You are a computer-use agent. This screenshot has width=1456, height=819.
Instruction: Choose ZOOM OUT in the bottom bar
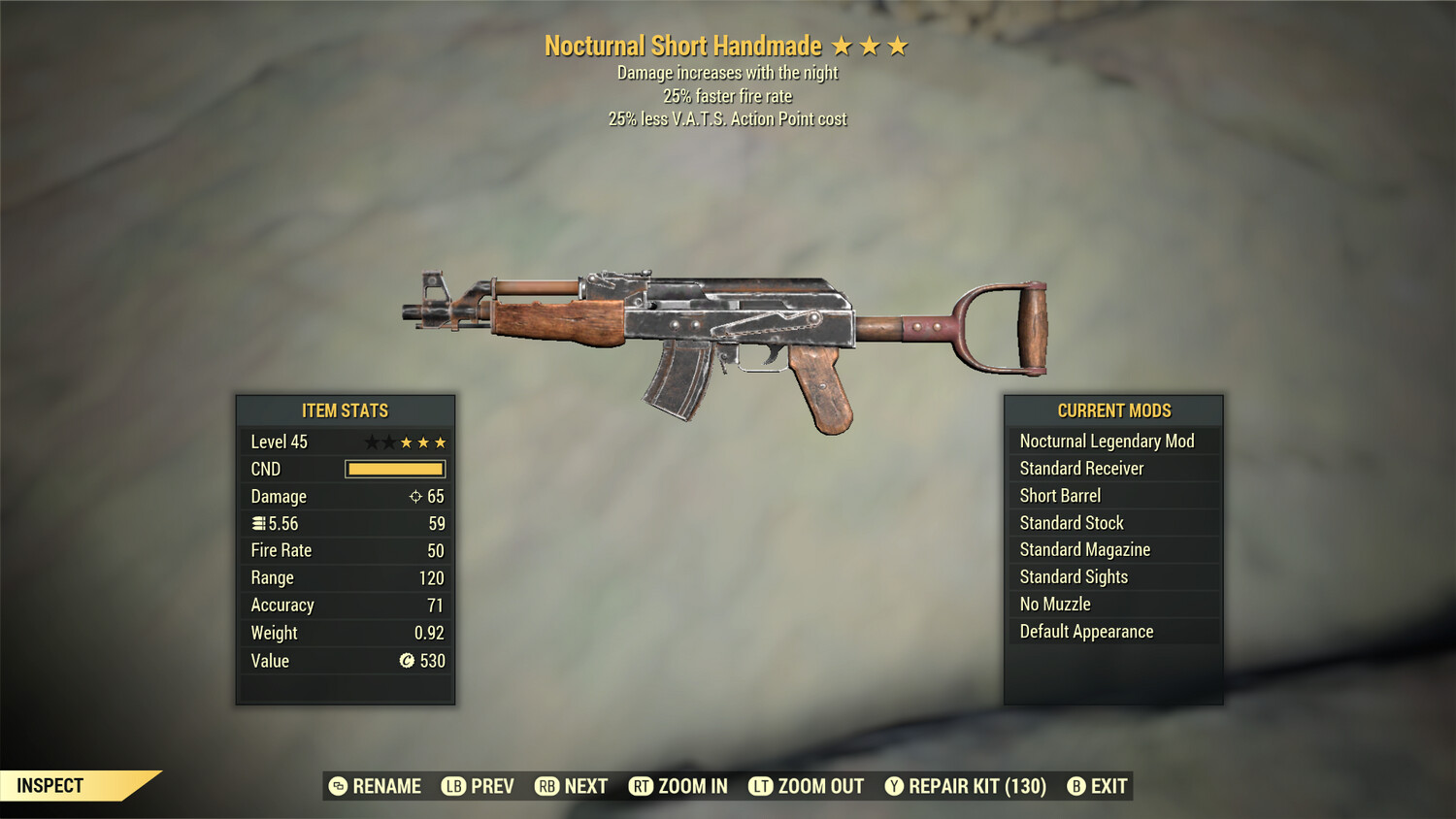pyautogui.click(x=807, y=786)
